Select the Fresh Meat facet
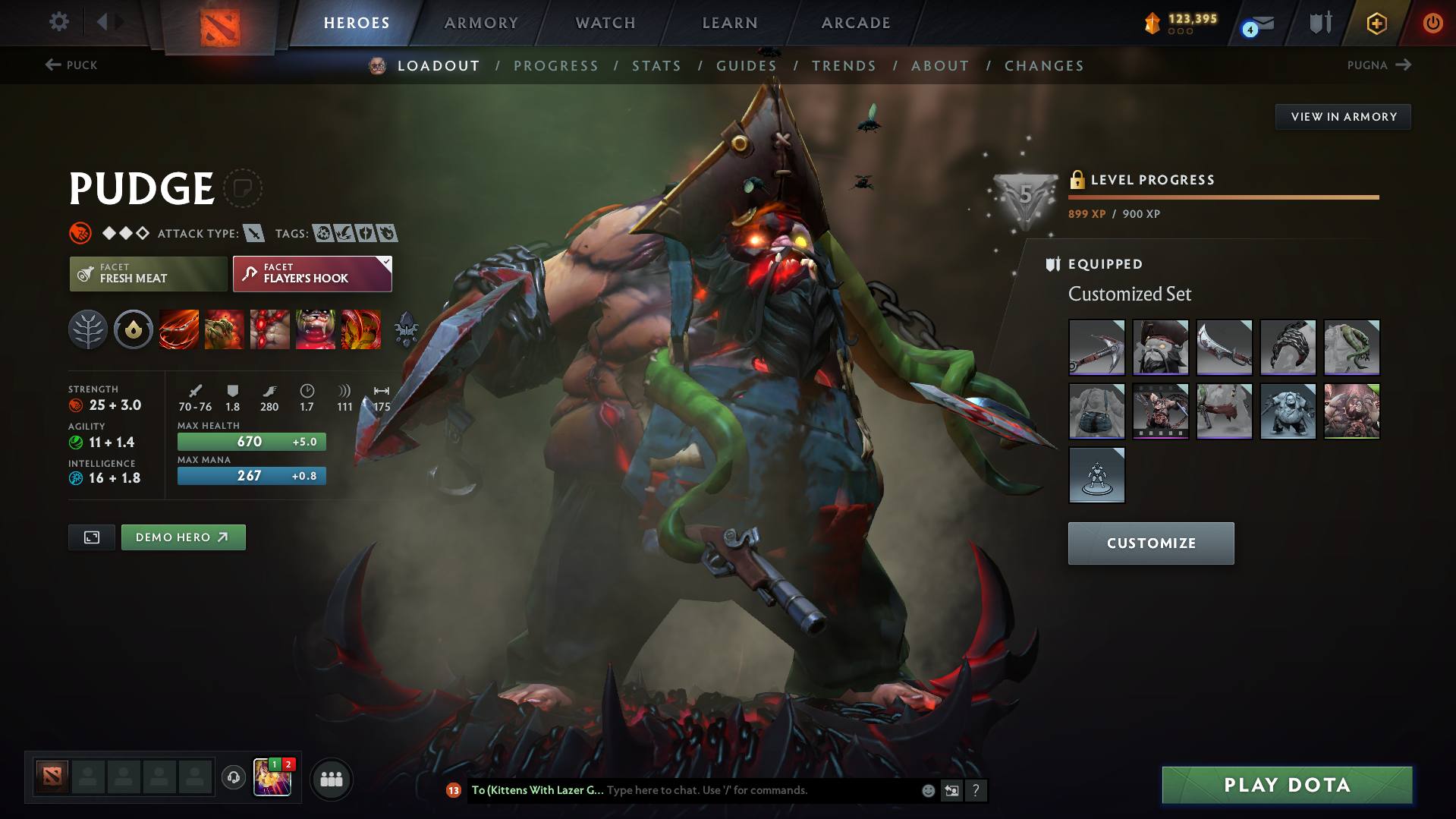The width and height of the screenshot is (1456, 819). tap(148, 273)
